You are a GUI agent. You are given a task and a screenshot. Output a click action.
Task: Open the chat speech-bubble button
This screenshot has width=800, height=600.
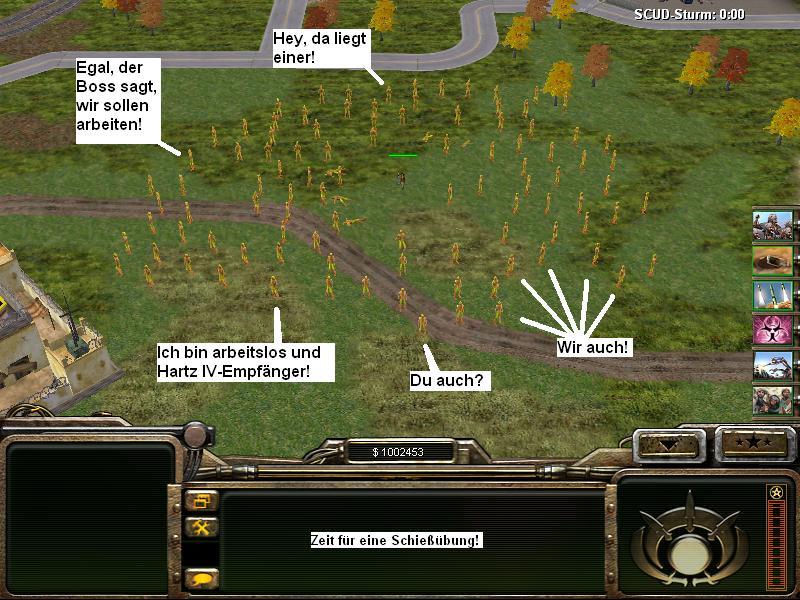pos(201,578)
